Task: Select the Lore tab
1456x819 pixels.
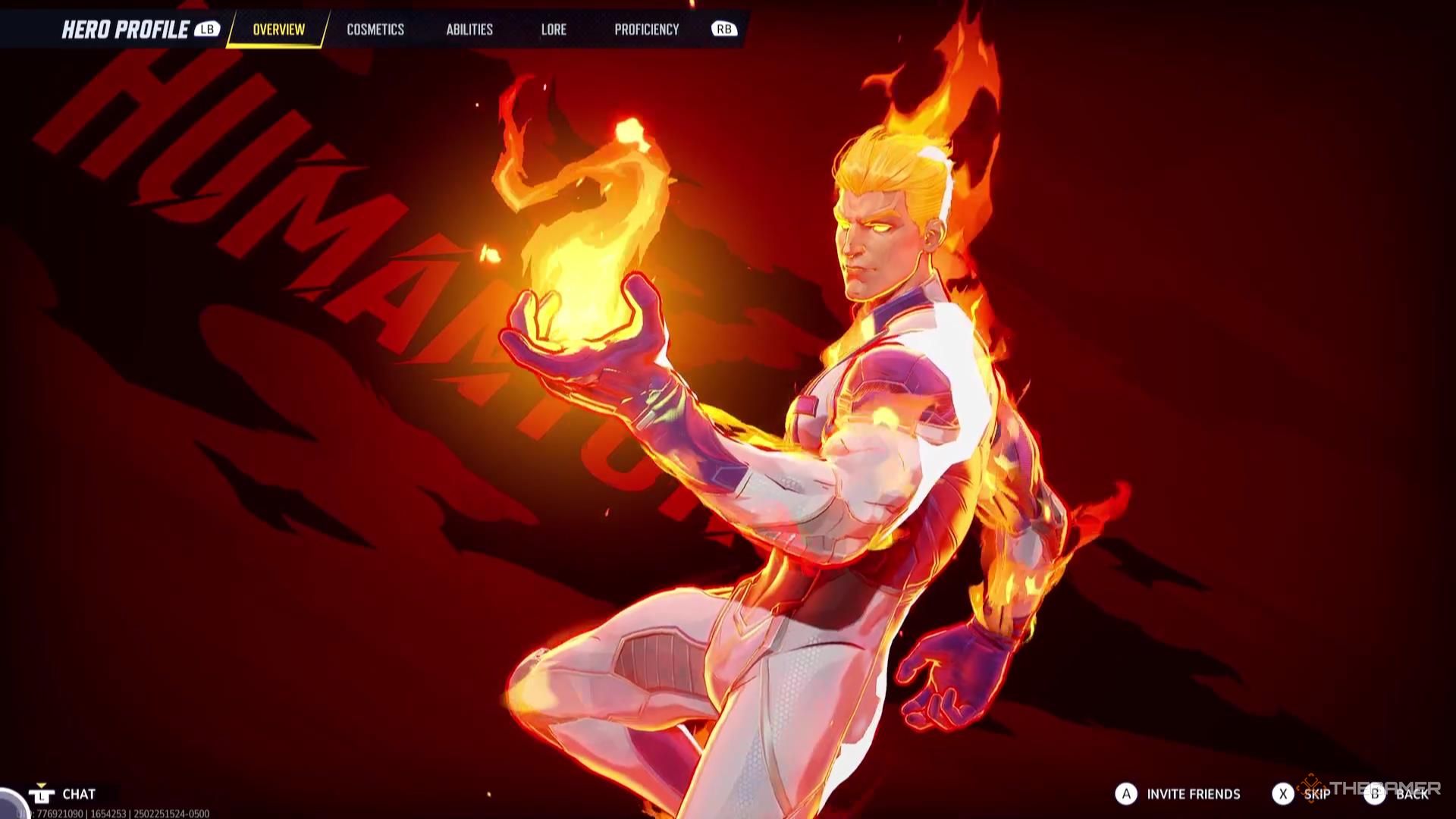Action: click(554, 30)
